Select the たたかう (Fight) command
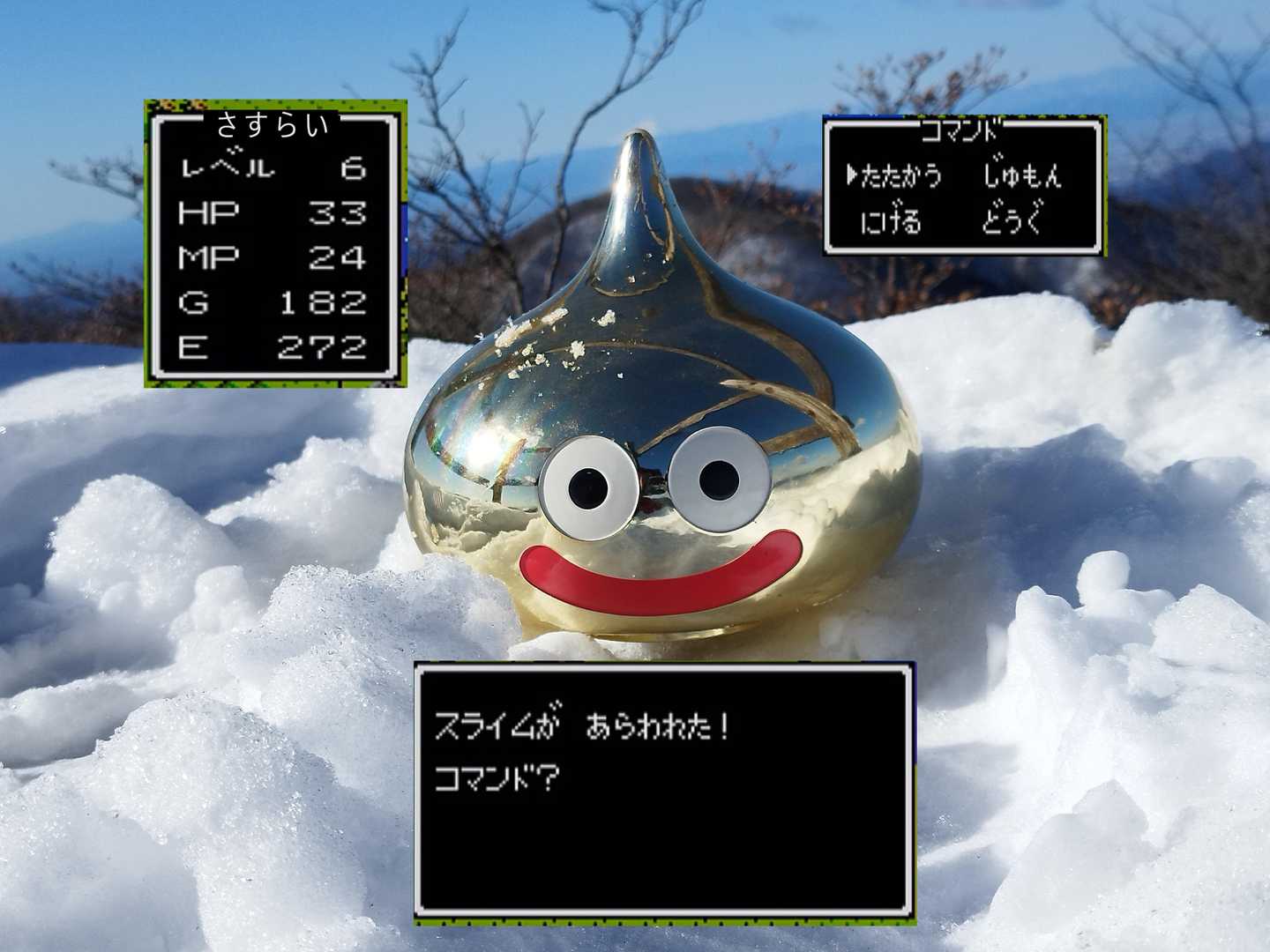The image size is (1270, 952). pos(900,176)
